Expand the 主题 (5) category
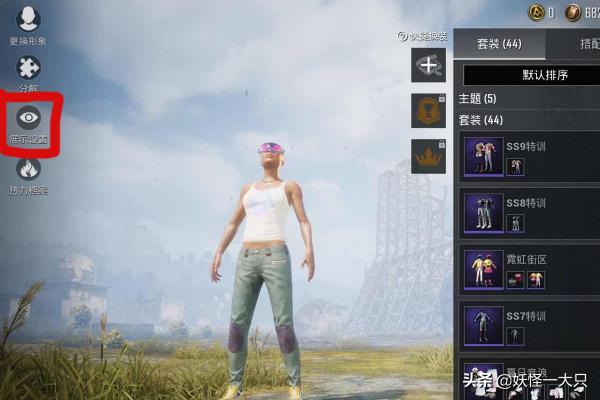Viewport: 600px width, 400px height. pyautogui.click(x=478, y=99)
